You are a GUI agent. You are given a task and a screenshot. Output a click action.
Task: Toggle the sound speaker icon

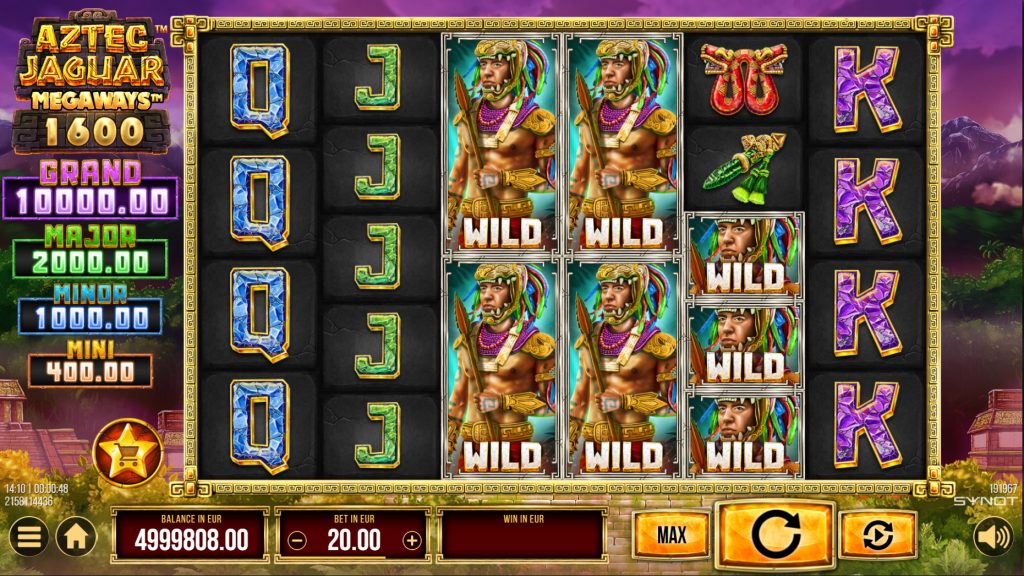click(x=993, y=537)
